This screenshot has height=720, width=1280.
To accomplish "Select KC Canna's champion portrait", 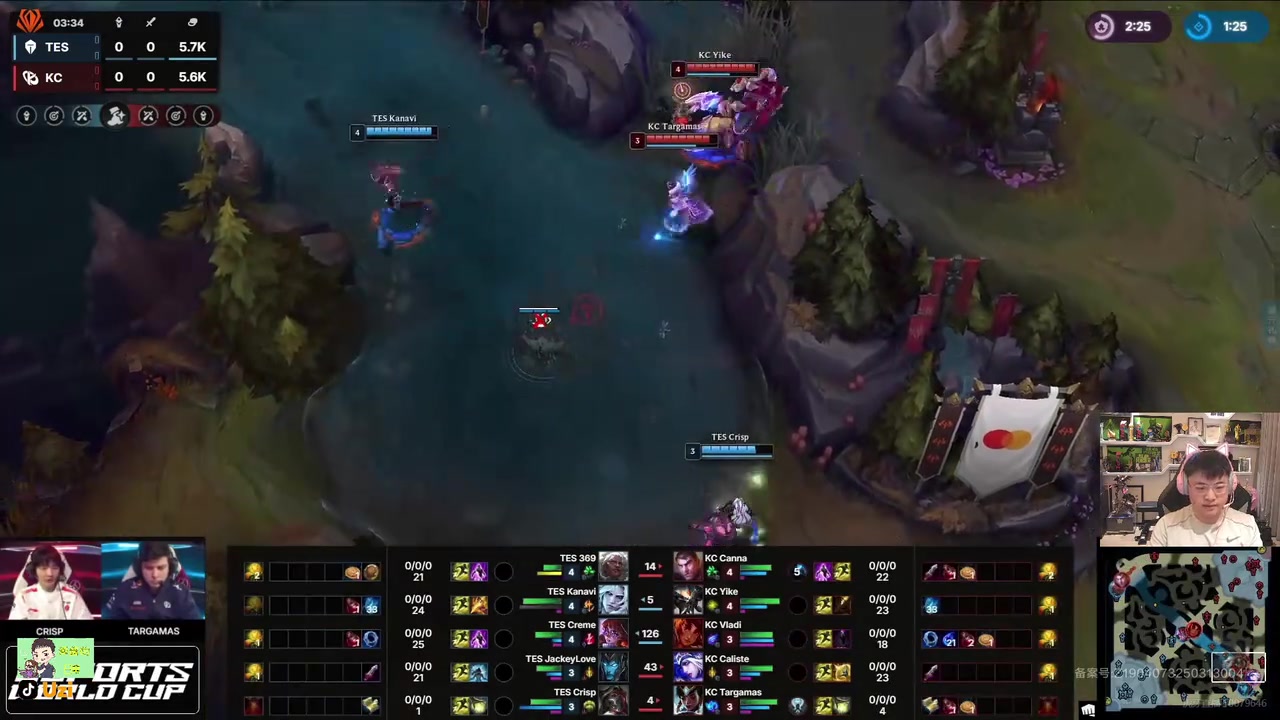I will tap(688, 567).
